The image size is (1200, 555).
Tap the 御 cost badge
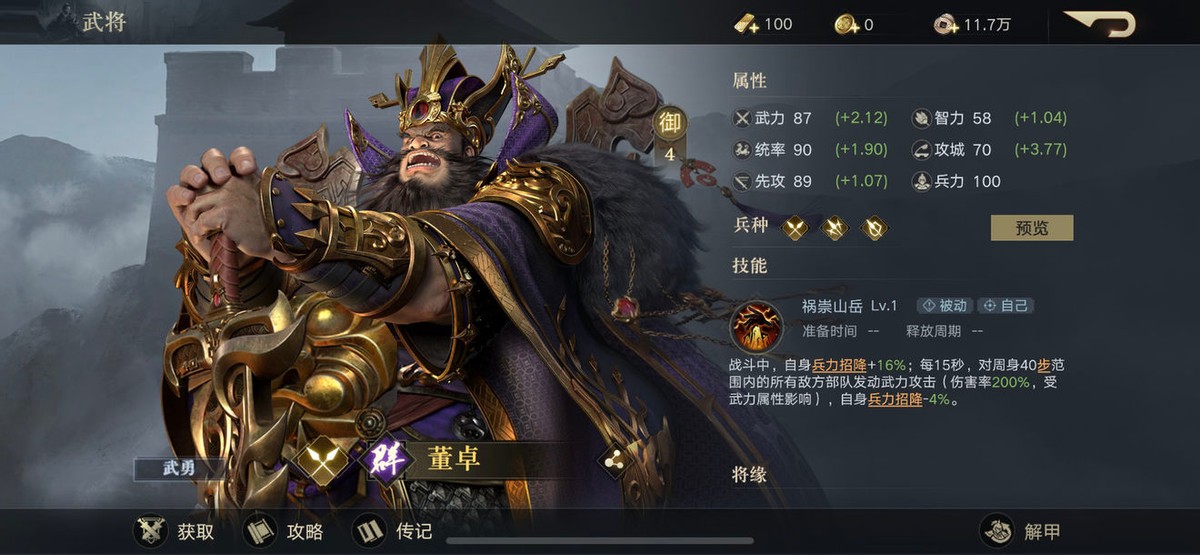(668, 124)
